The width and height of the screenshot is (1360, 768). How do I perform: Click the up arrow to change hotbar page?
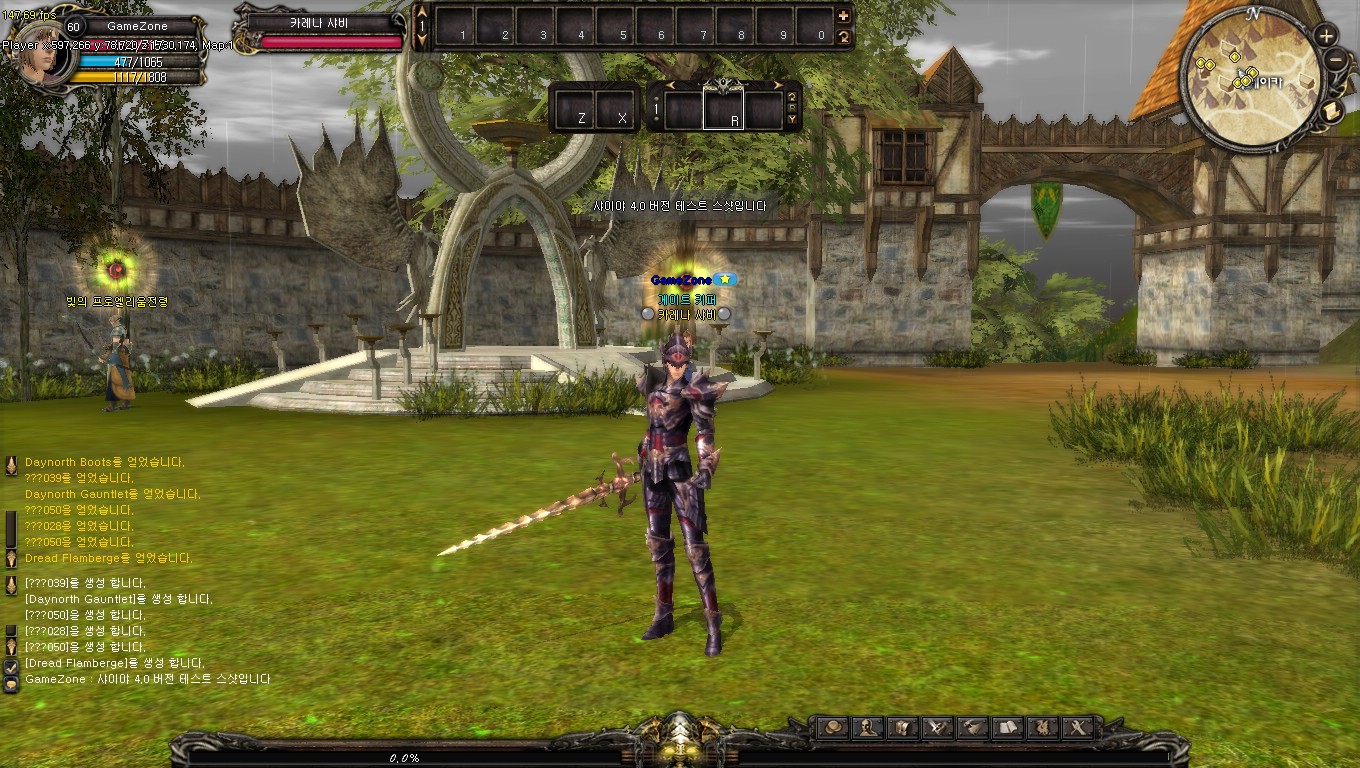coord(423,11)
